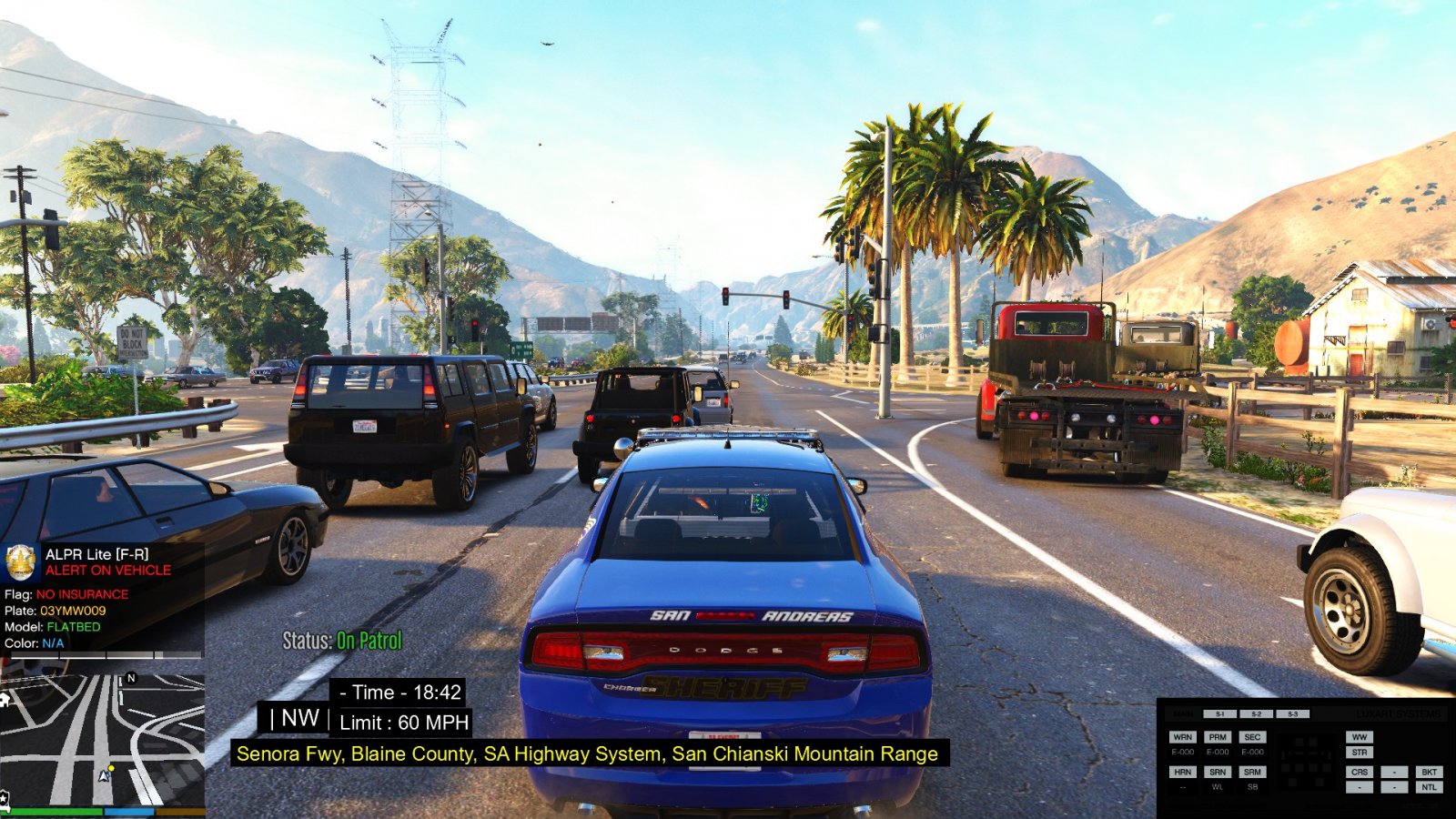This screenshot has height=819, width=1456.
Task: Sound the HRN horn button
Action: [1182, 772]
